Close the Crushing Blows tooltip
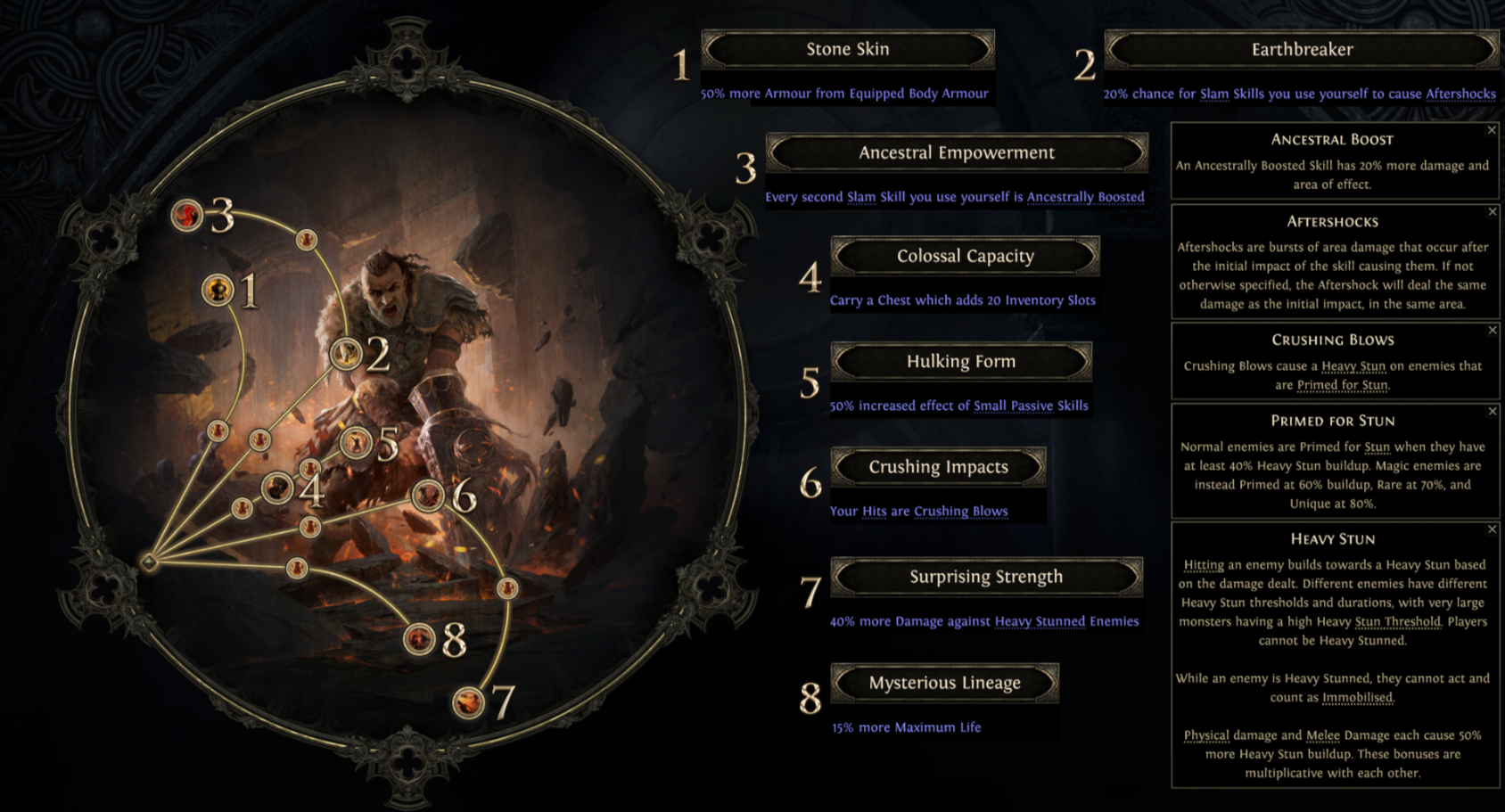 pyautogui.click(x=1492, y=331)
